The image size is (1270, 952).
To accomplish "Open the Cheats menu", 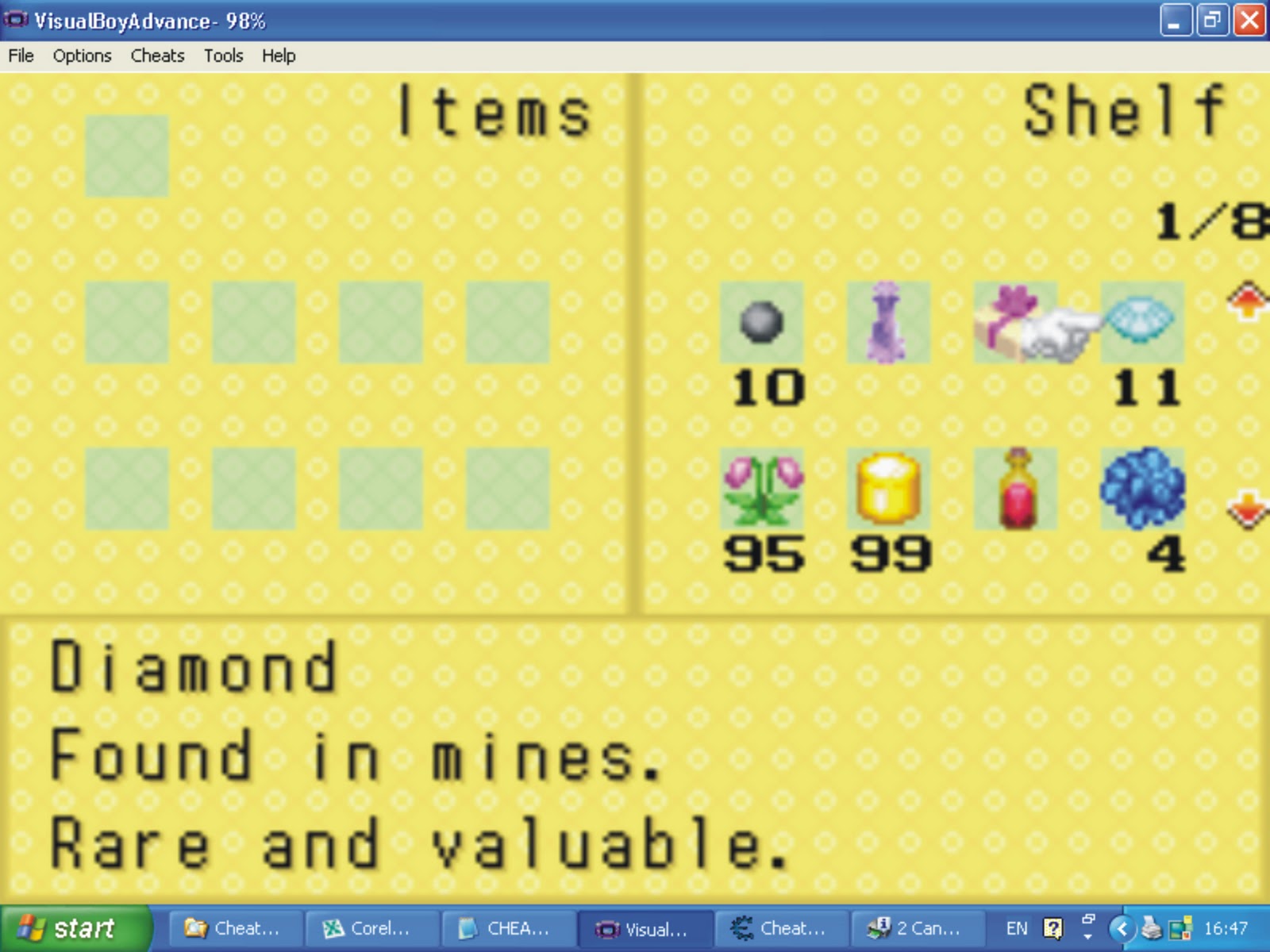I will pyautogui.click(x=156, y=56).
